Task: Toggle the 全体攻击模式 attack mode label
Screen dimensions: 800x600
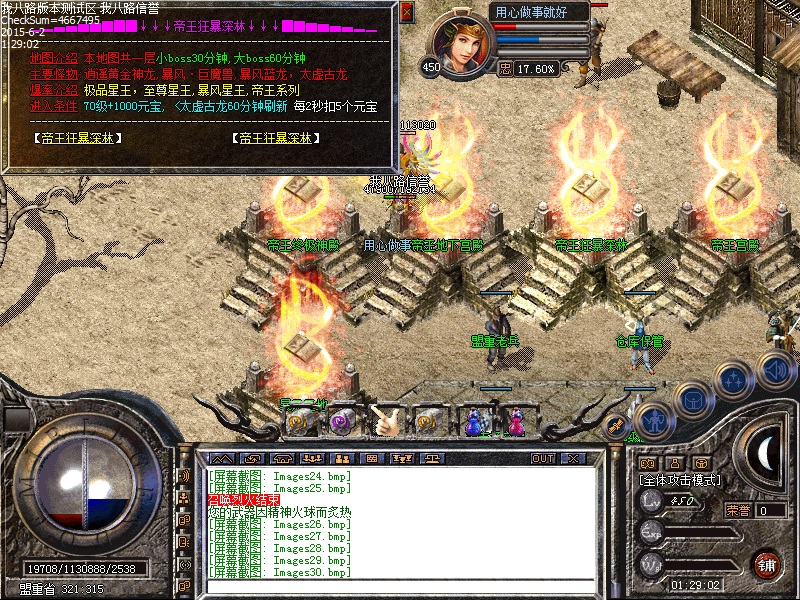Action: 680,480
